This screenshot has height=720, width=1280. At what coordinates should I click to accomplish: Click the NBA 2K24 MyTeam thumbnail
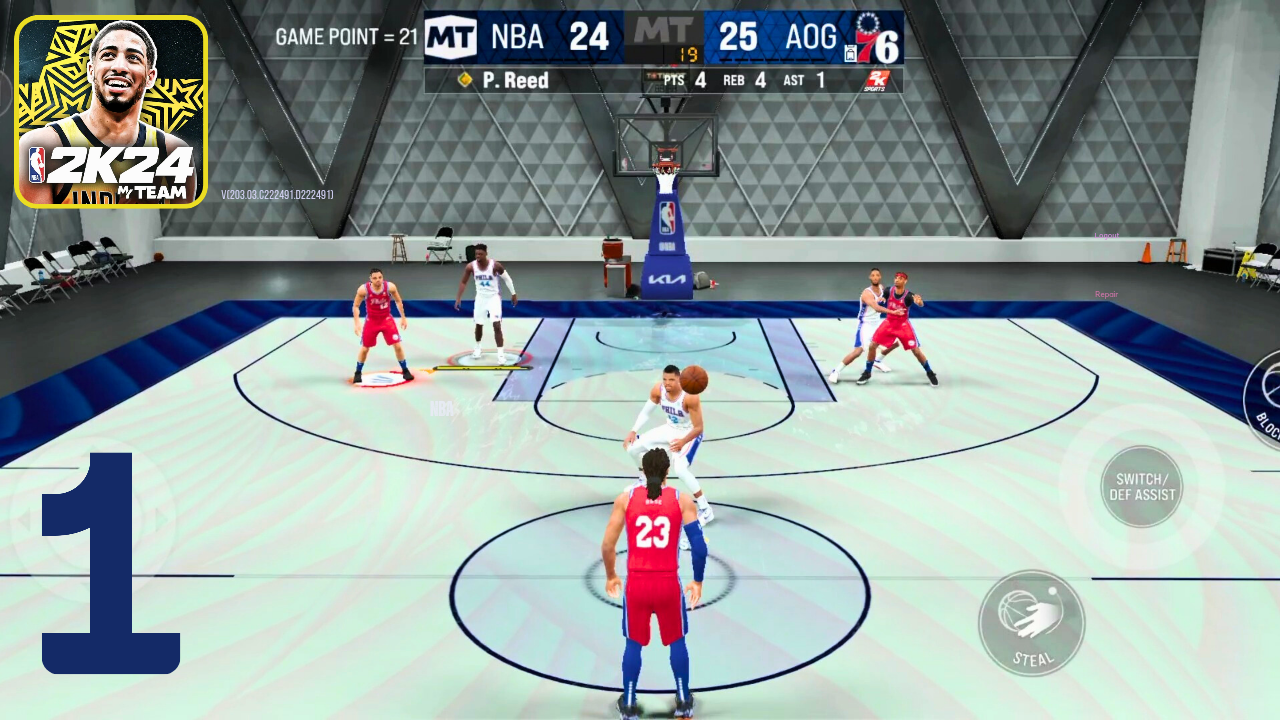[111, 111]
